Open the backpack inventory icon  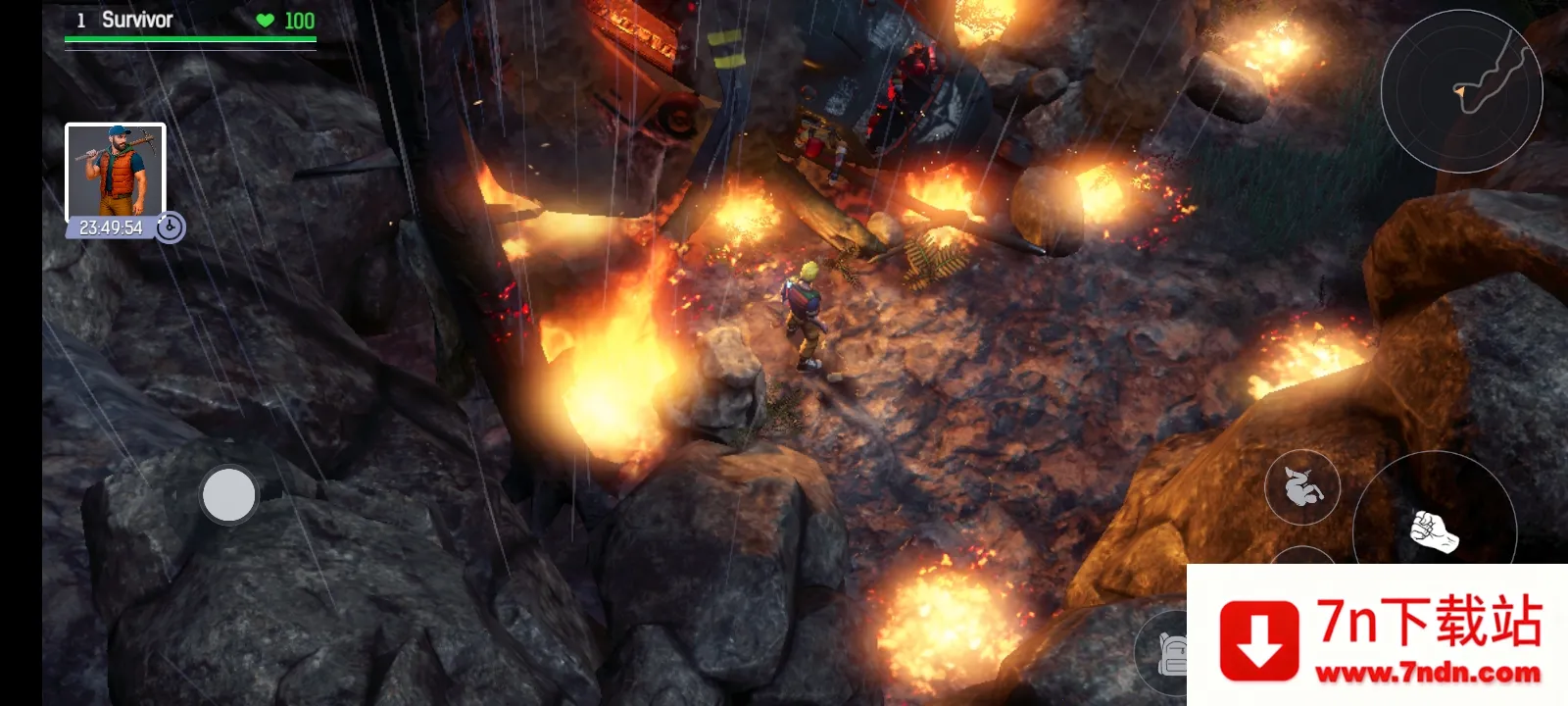click(x=1168, y=653)
